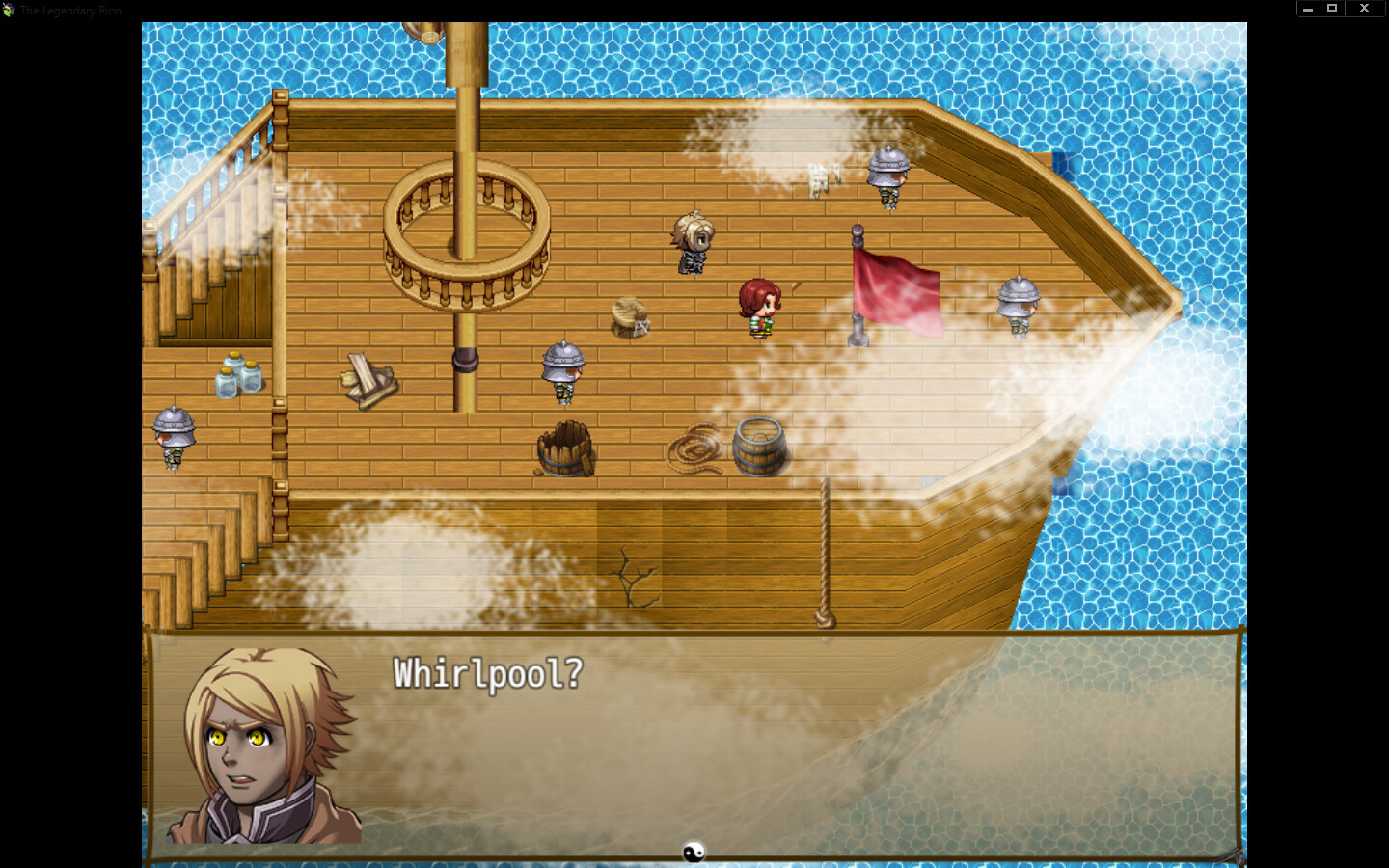Click The Legendary Rion title bar game icon

(10, 10)
